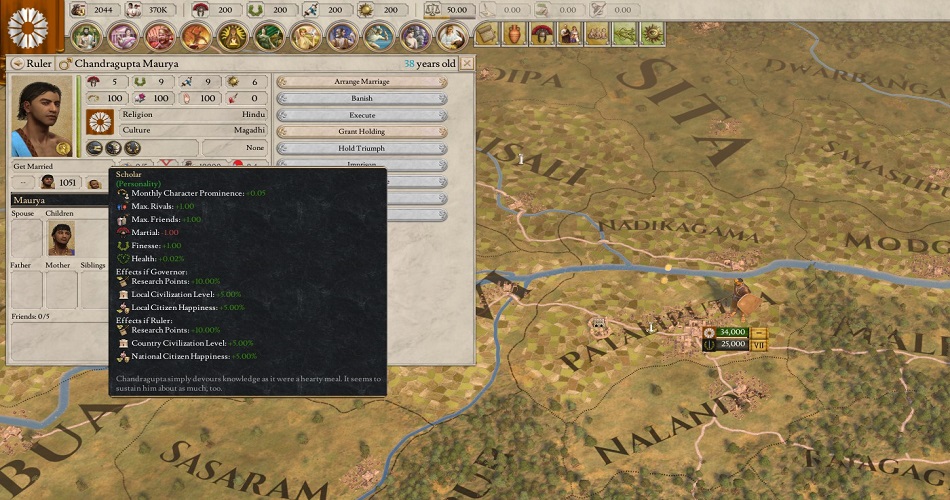
Task: Activate the Hold Triumph action
Action: pos(361,148)
